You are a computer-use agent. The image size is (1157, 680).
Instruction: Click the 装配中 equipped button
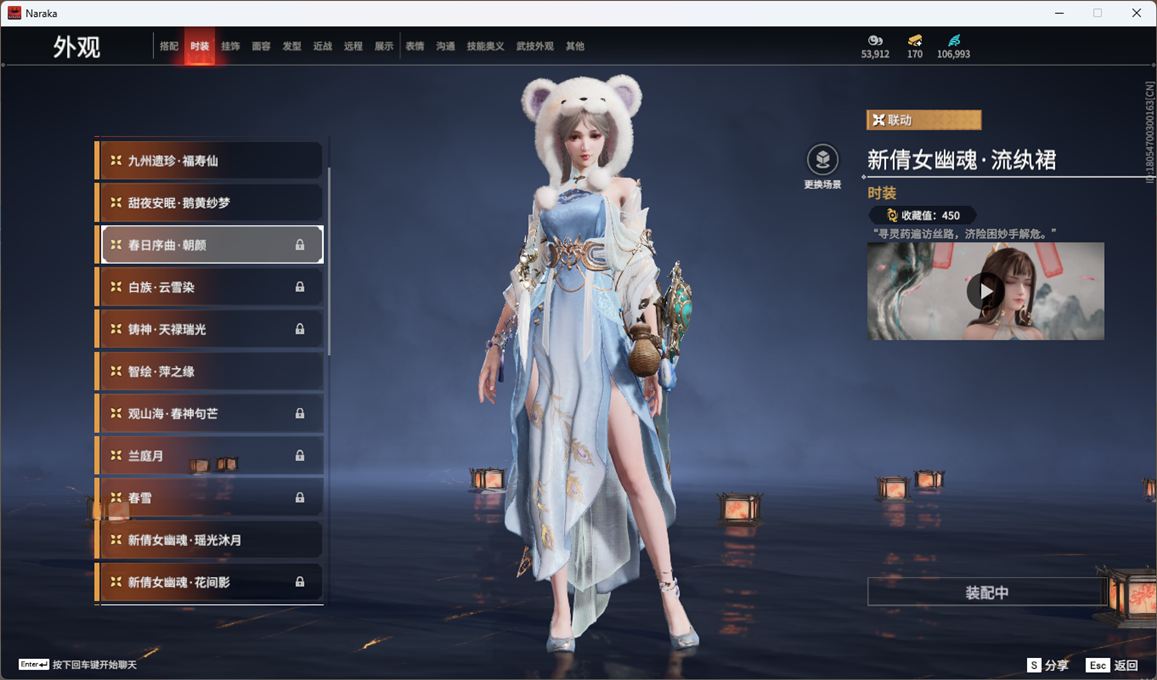coord(986,592)
